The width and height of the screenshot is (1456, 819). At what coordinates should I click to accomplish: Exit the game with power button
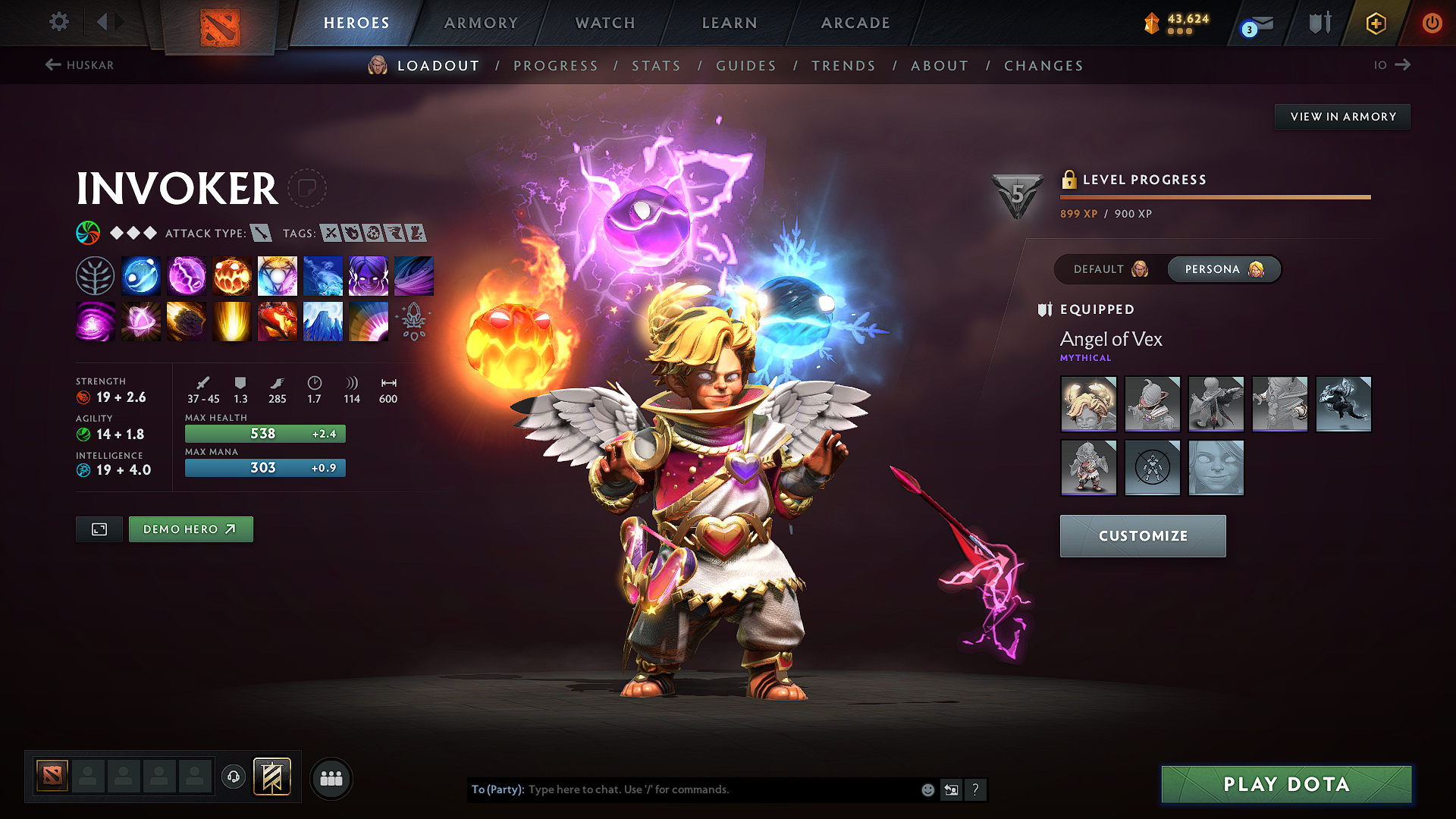[1431, 23]
